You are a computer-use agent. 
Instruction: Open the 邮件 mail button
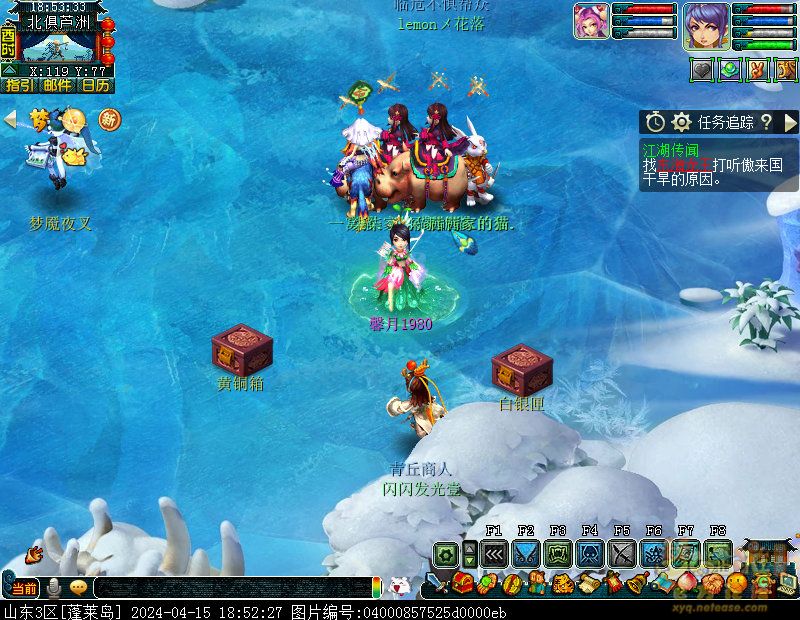pyautogui.click(x=57, y=86)
